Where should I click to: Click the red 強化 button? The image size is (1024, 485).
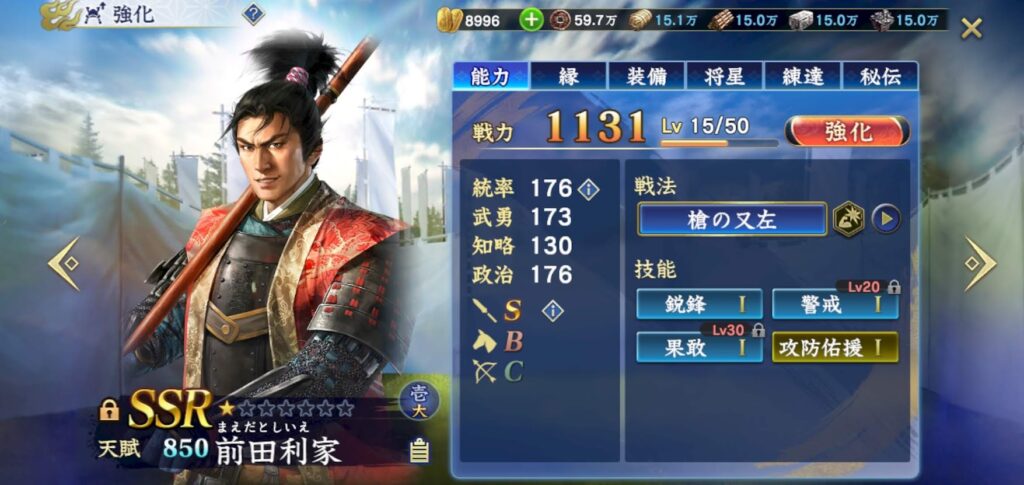point(847,131)
